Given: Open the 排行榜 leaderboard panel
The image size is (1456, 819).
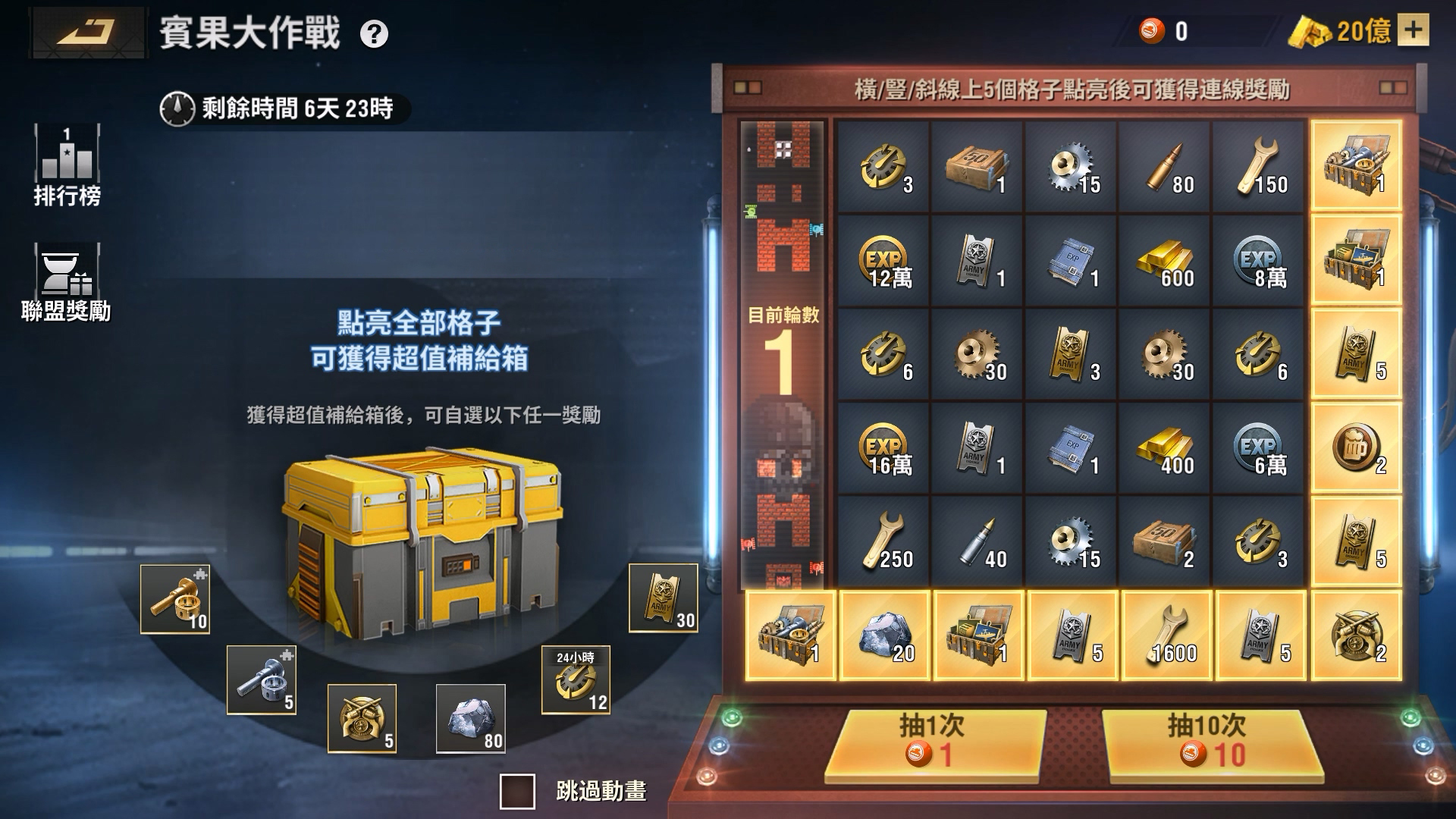Looking at the screenshot, I should click(66, 160).
